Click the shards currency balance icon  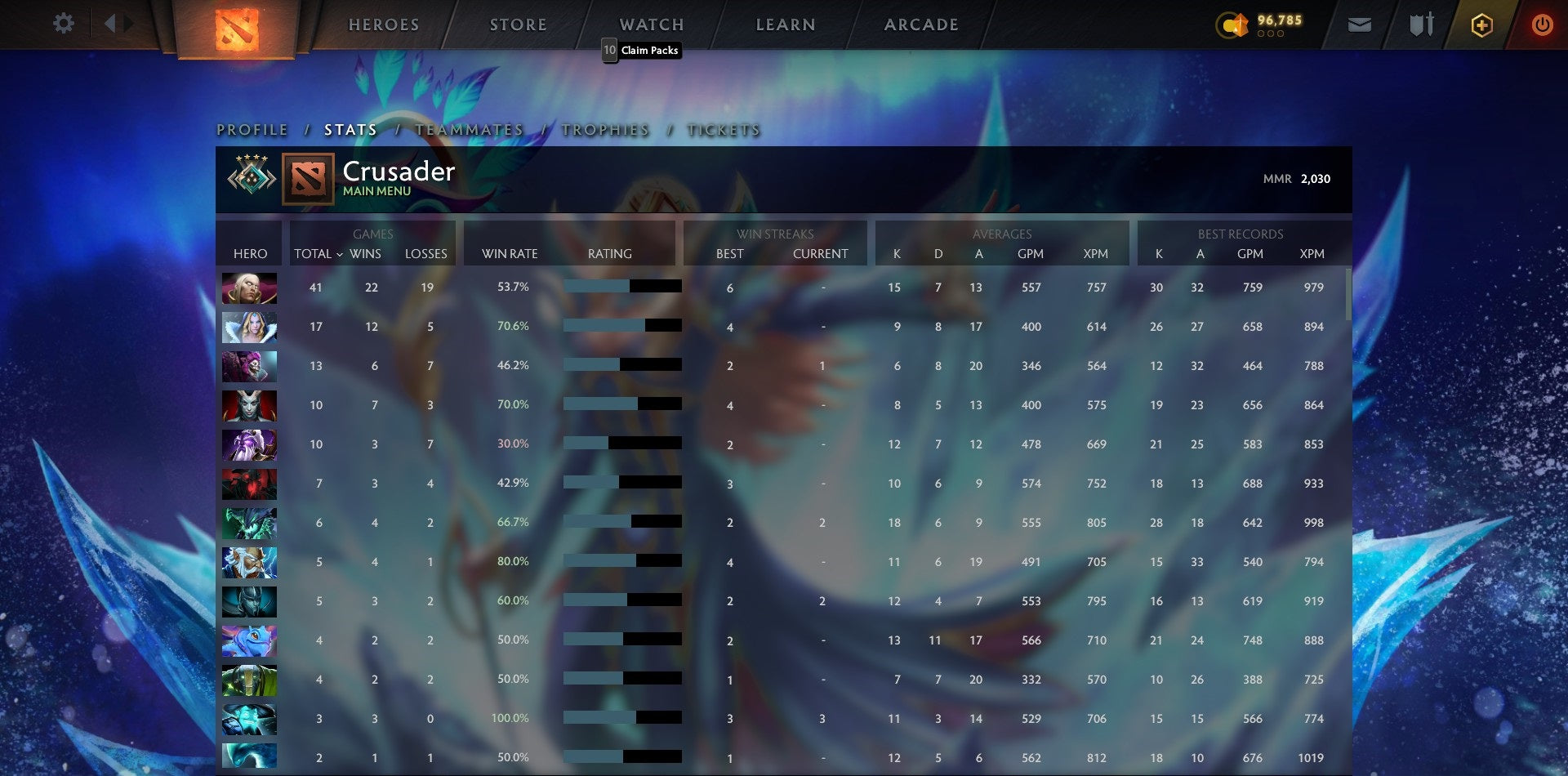click(x=1232, y=25)
